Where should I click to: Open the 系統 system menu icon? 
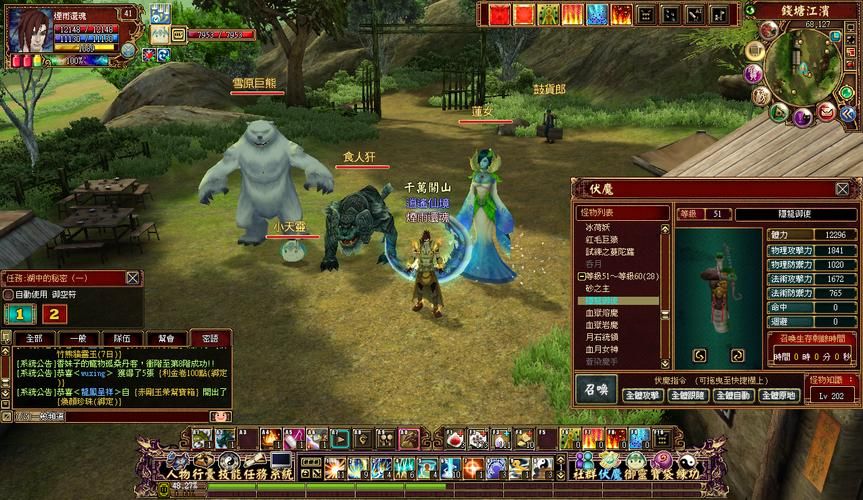282,473
